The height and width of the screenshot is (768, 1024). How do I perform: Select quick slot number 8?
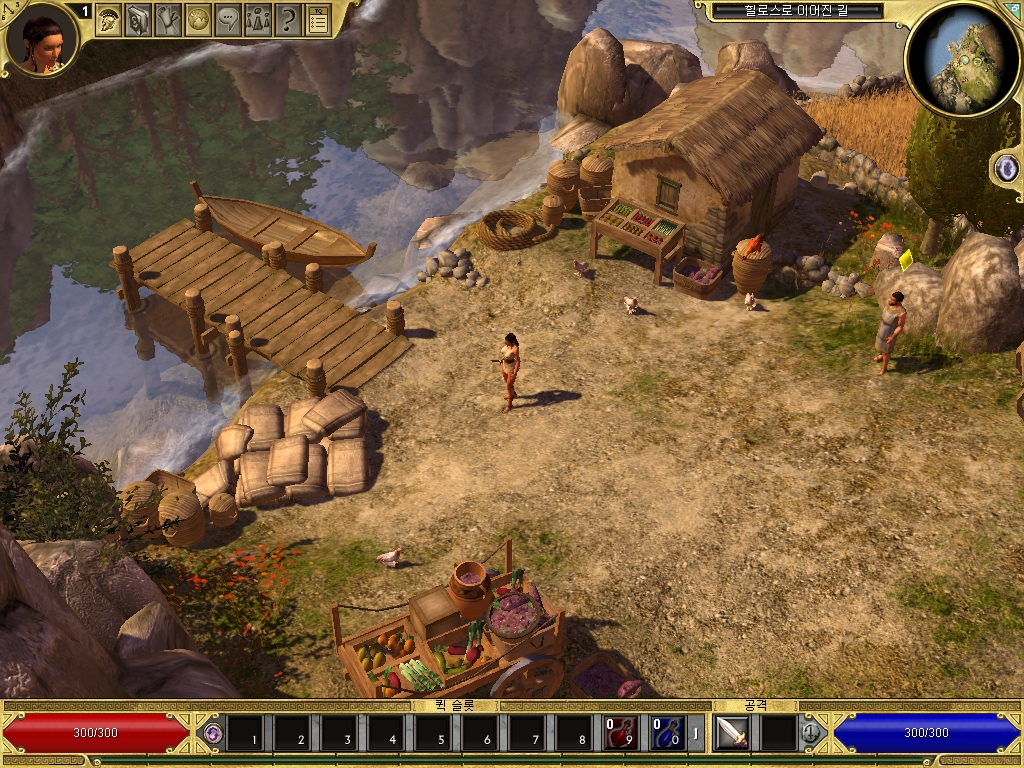[x=574, y=733]
